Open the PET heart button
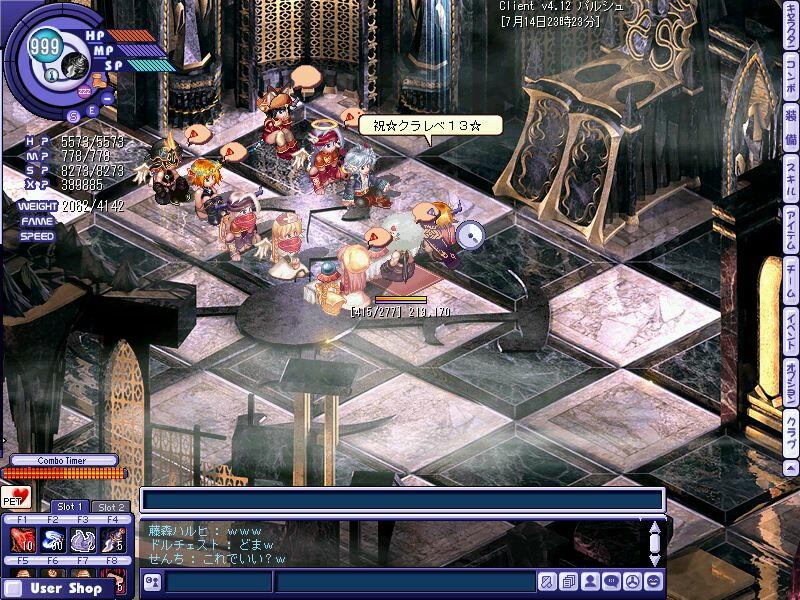This screenshot has height=600, width=800. 14,497
